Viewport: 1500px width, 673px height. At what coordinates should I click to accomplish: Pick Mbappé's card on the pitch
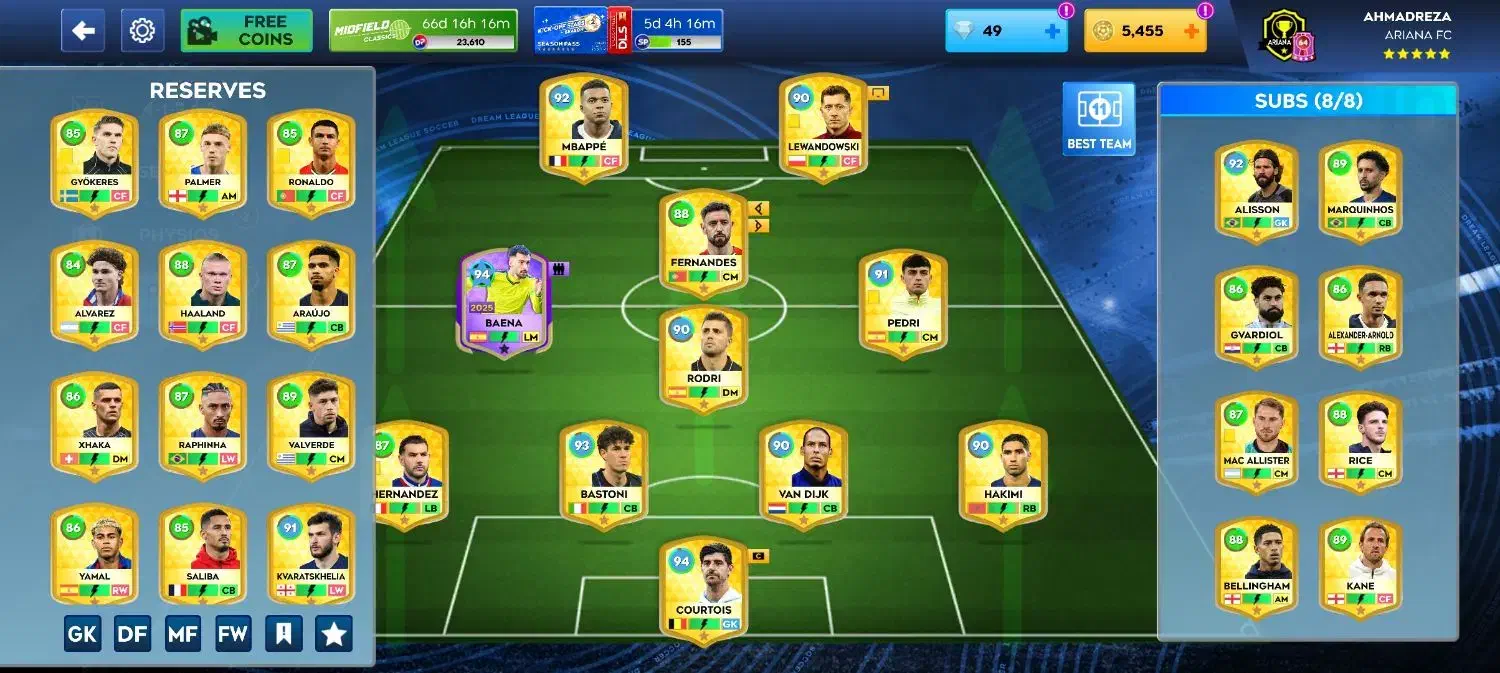583,126
